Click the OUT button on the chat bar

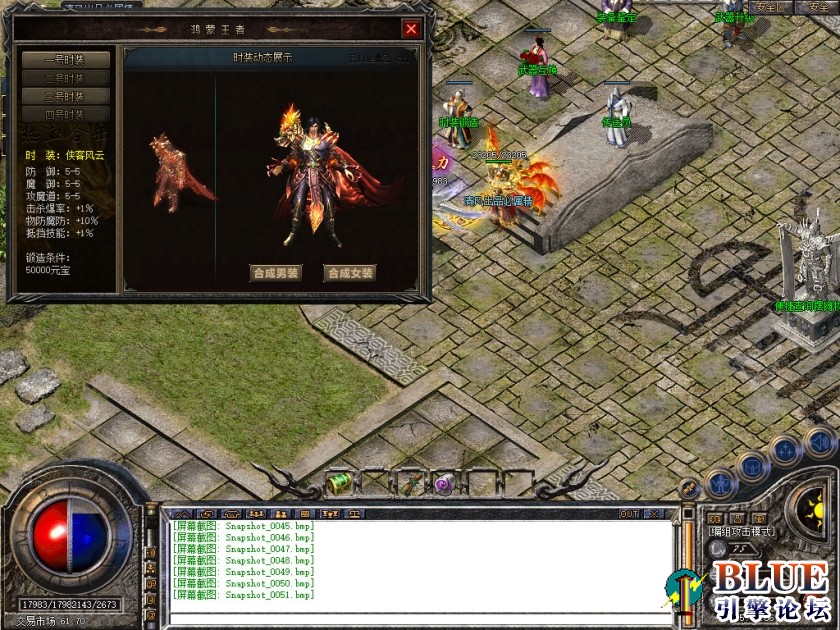click(x=629, y=514)
